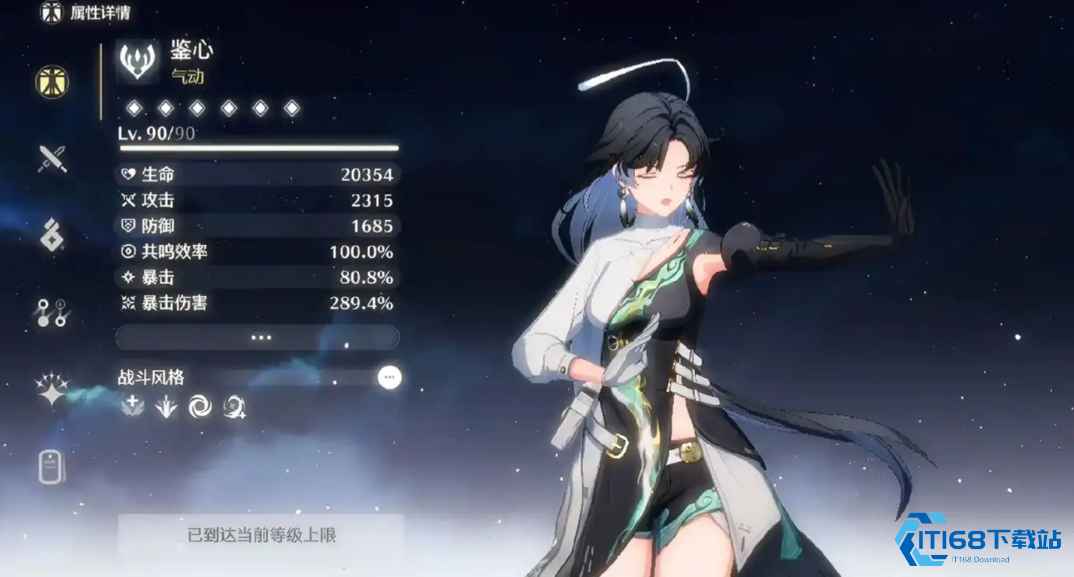The height and width of the screenshot is (577, 1074).
Task: Select the healing cross combat style icon
Action: [132, 406]
